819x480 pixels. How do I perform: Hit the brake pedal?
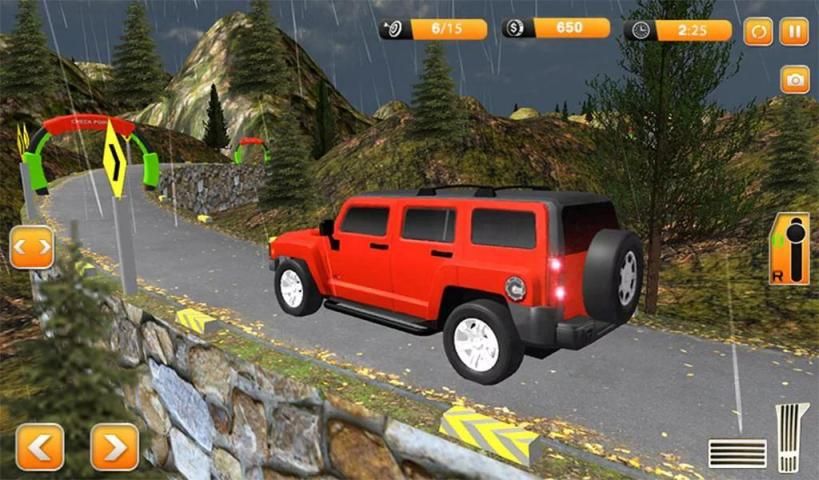(x=737, y=453)
